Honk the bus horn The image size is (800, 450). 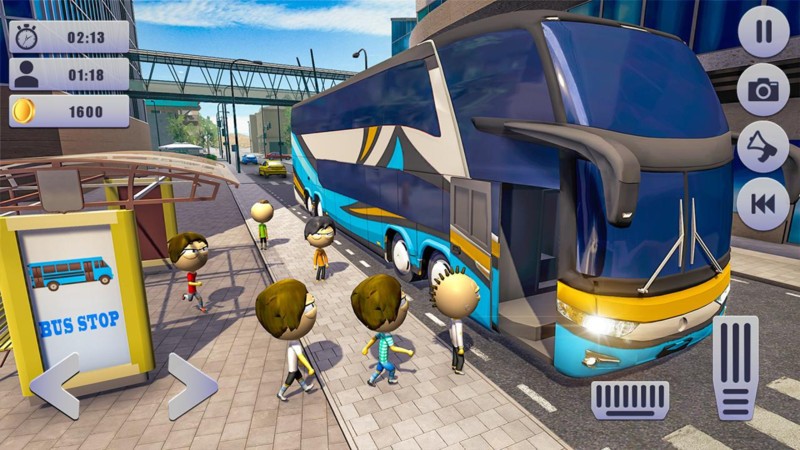click(763, 146)
